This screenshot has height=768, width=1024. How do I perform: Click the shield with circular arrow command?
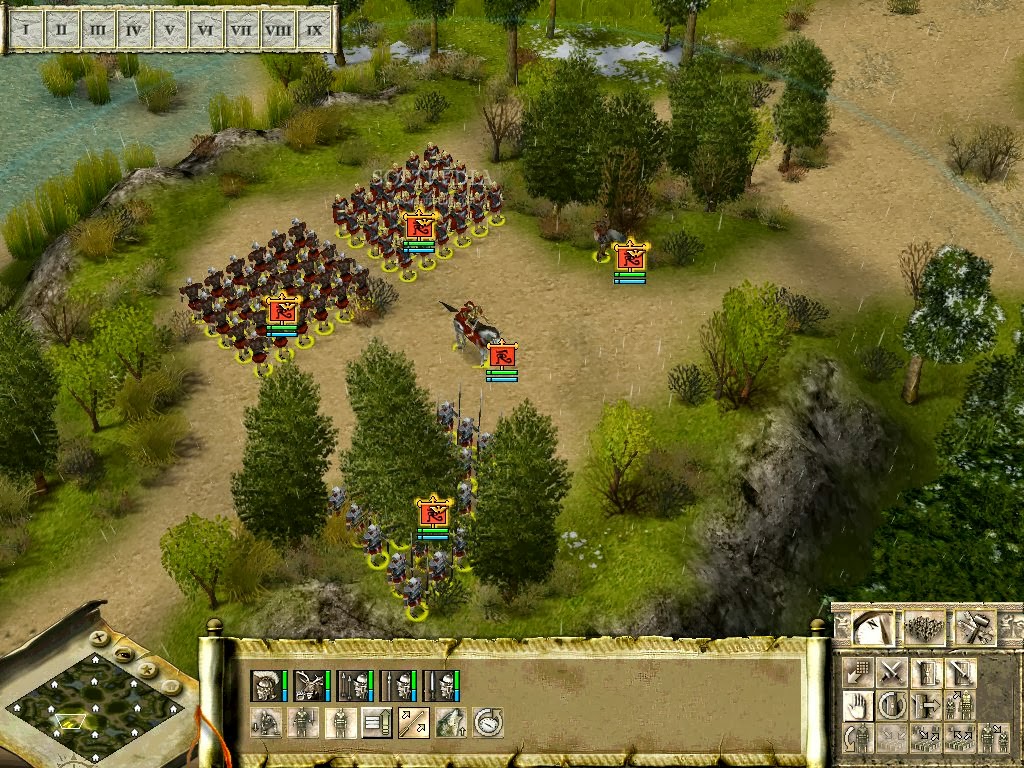(x=892, y=705)
